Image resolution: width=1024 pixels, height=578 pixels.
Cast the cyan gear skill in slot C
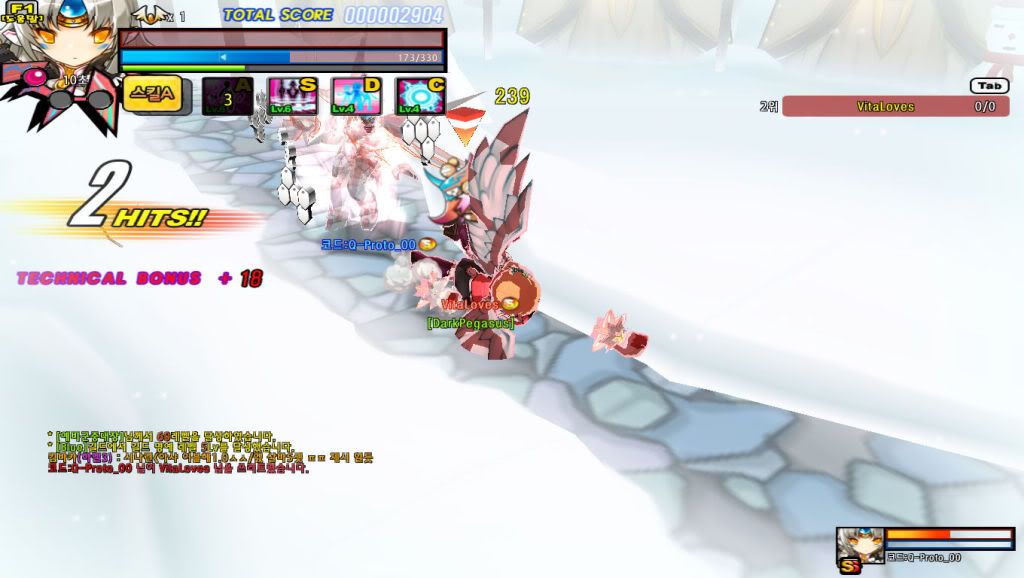click(420, 97)
